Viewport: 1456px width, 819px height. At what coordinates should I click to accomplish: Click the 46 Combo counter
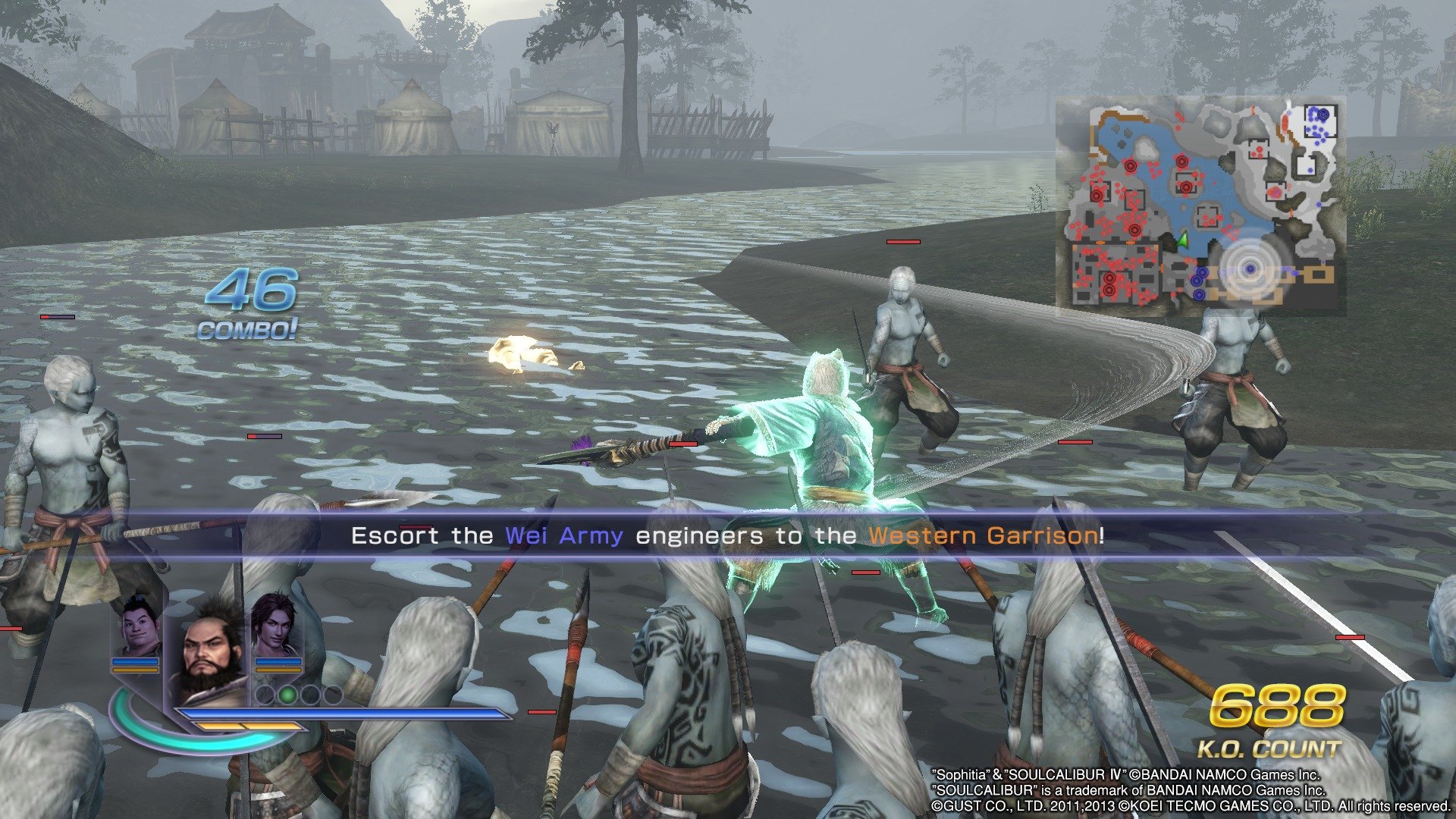click(x=253, y=293)
